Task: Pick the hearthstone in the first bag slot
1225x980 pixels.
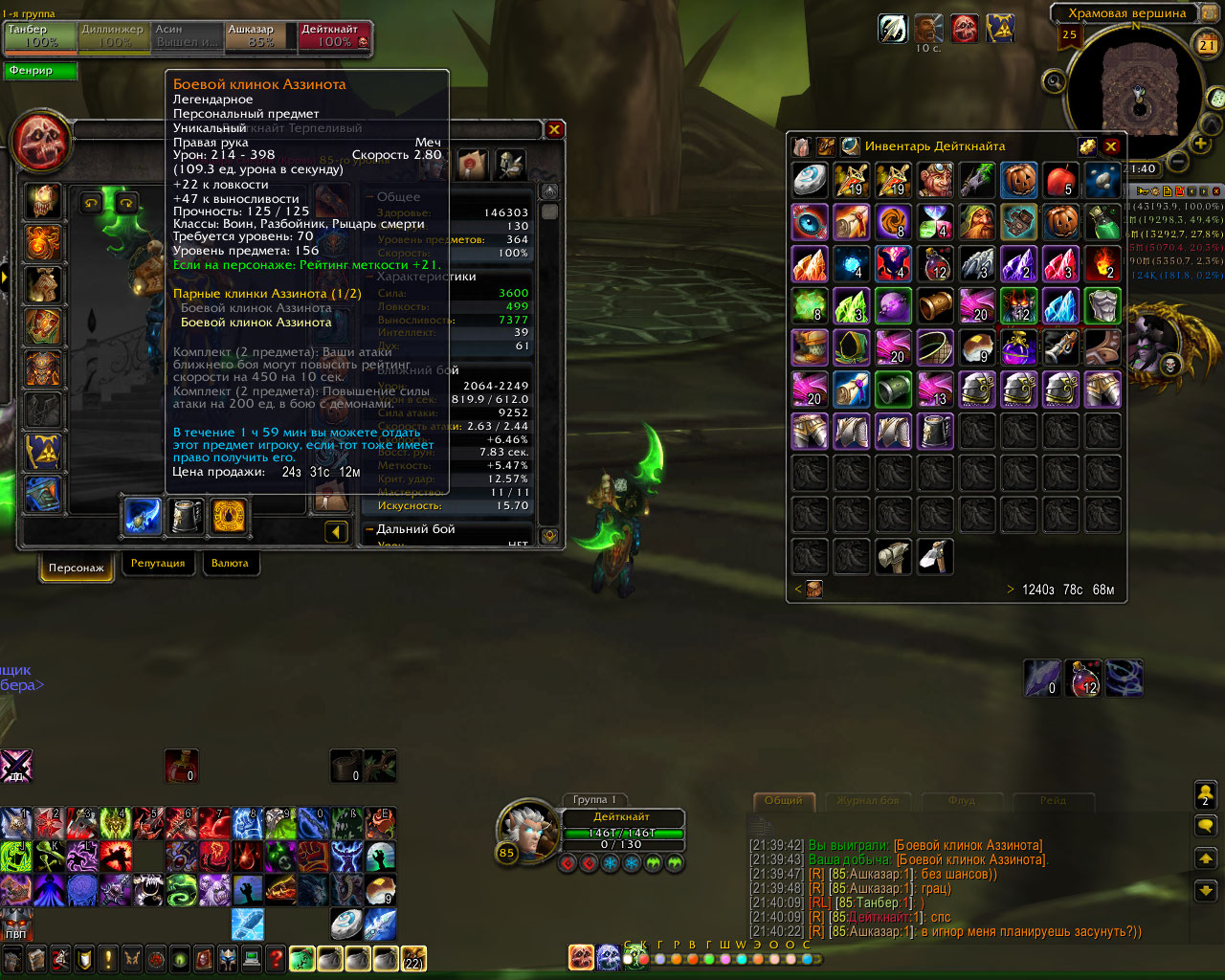Action: 810,180
